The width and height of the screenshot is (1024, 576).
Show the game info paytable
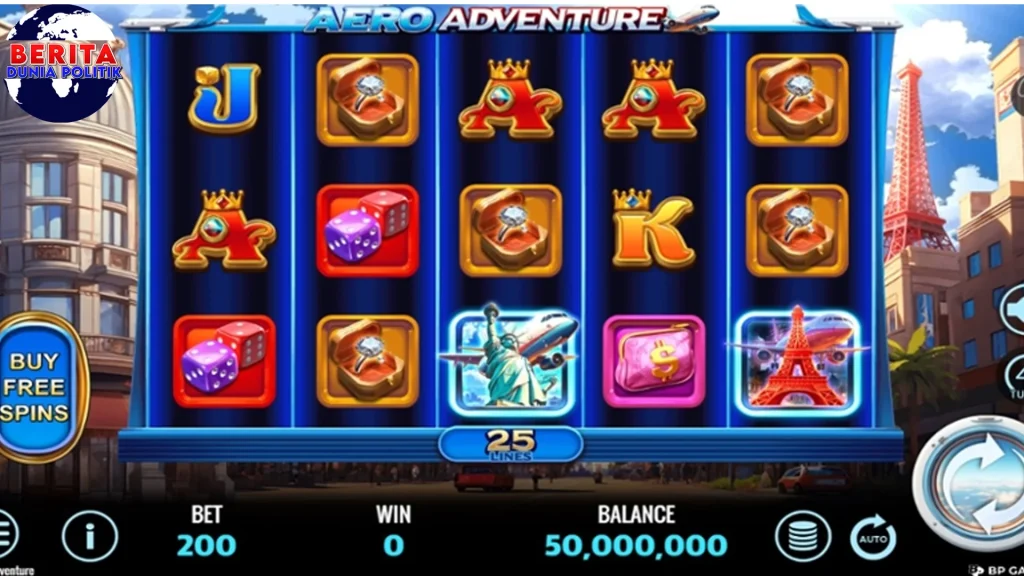(x=89, y=537)
